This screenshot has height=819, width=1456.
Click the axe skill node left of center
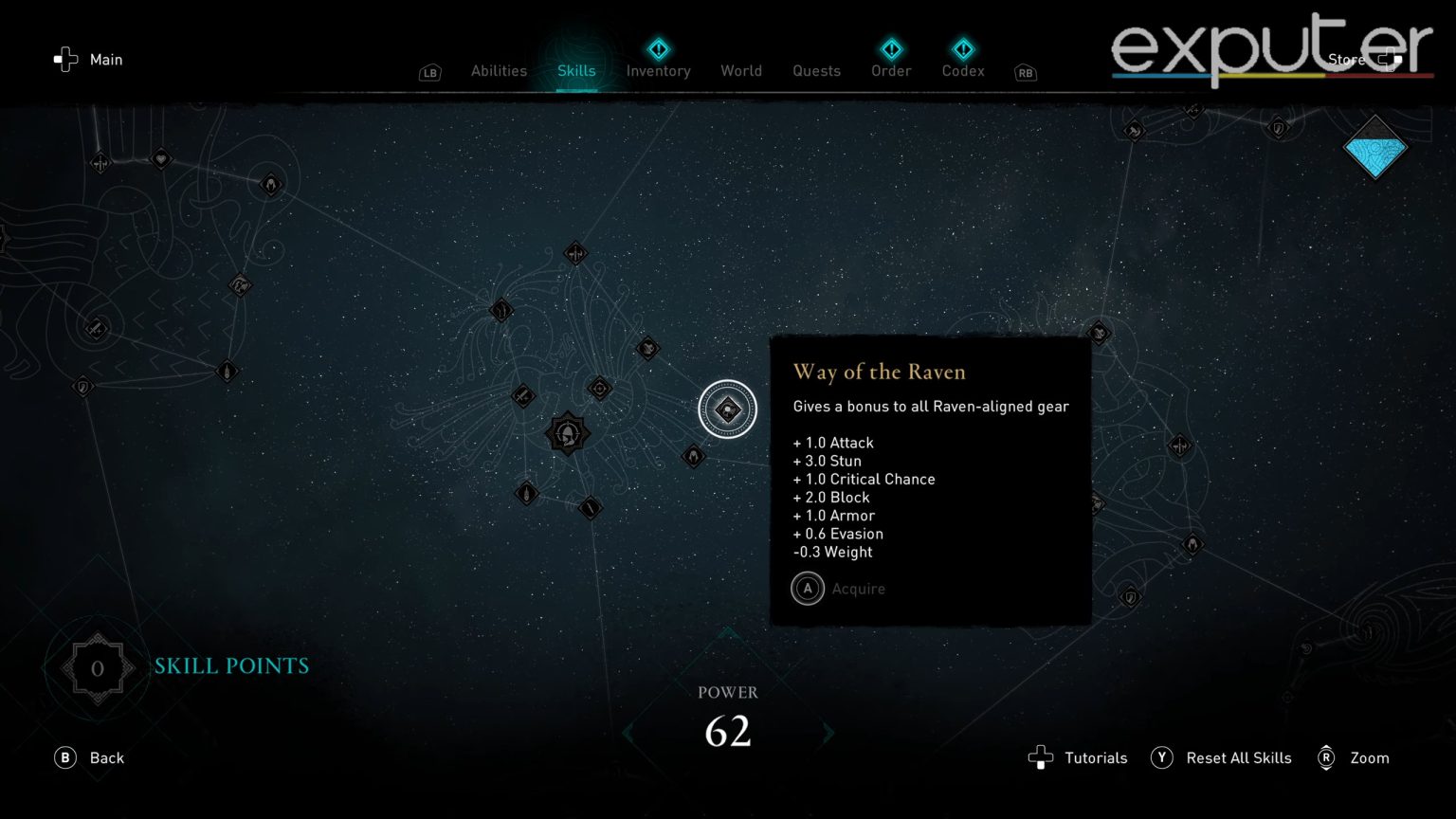[524, 397]
